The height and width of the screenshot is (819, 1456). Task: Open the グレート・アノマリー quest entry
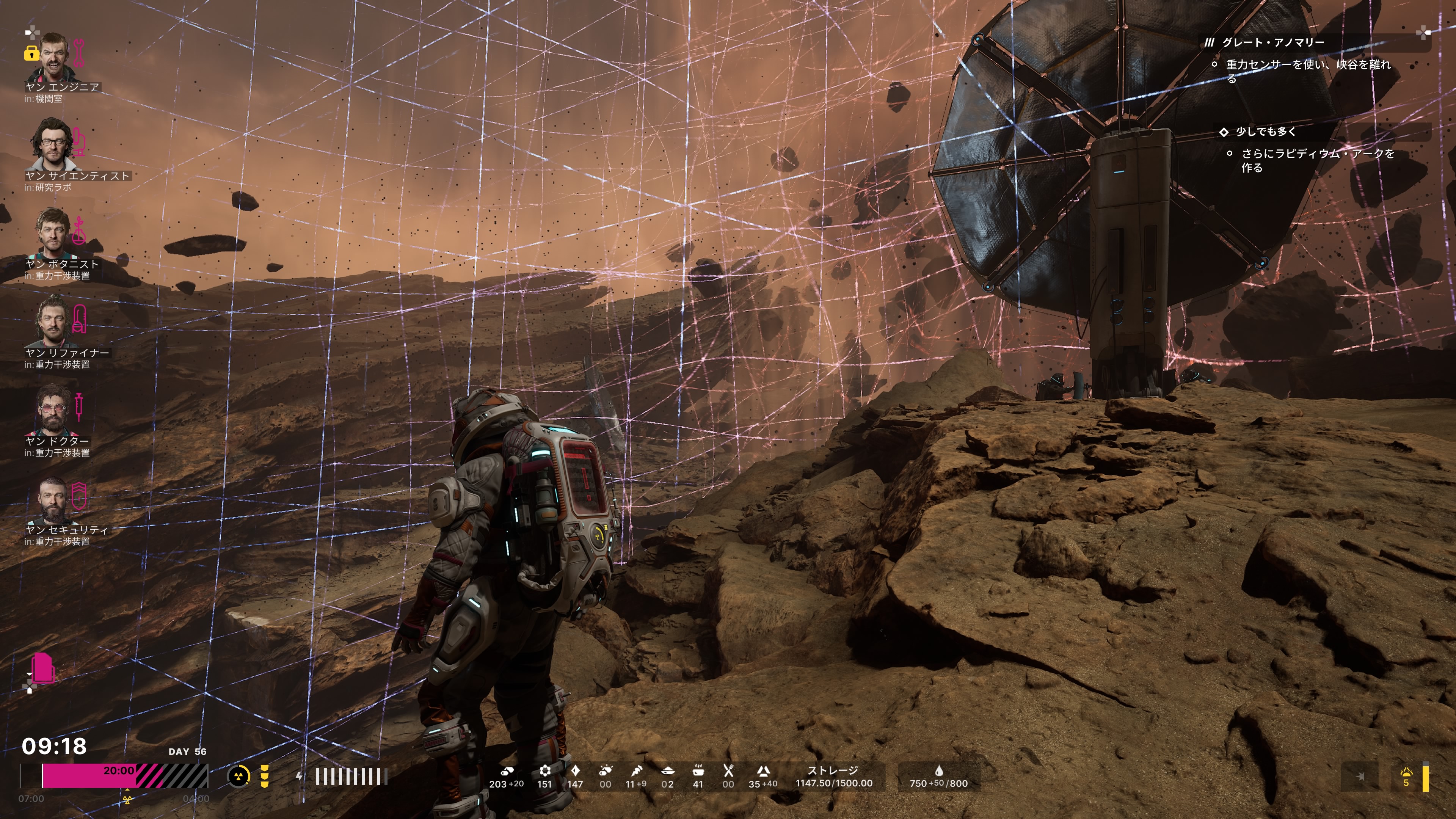1272,42
